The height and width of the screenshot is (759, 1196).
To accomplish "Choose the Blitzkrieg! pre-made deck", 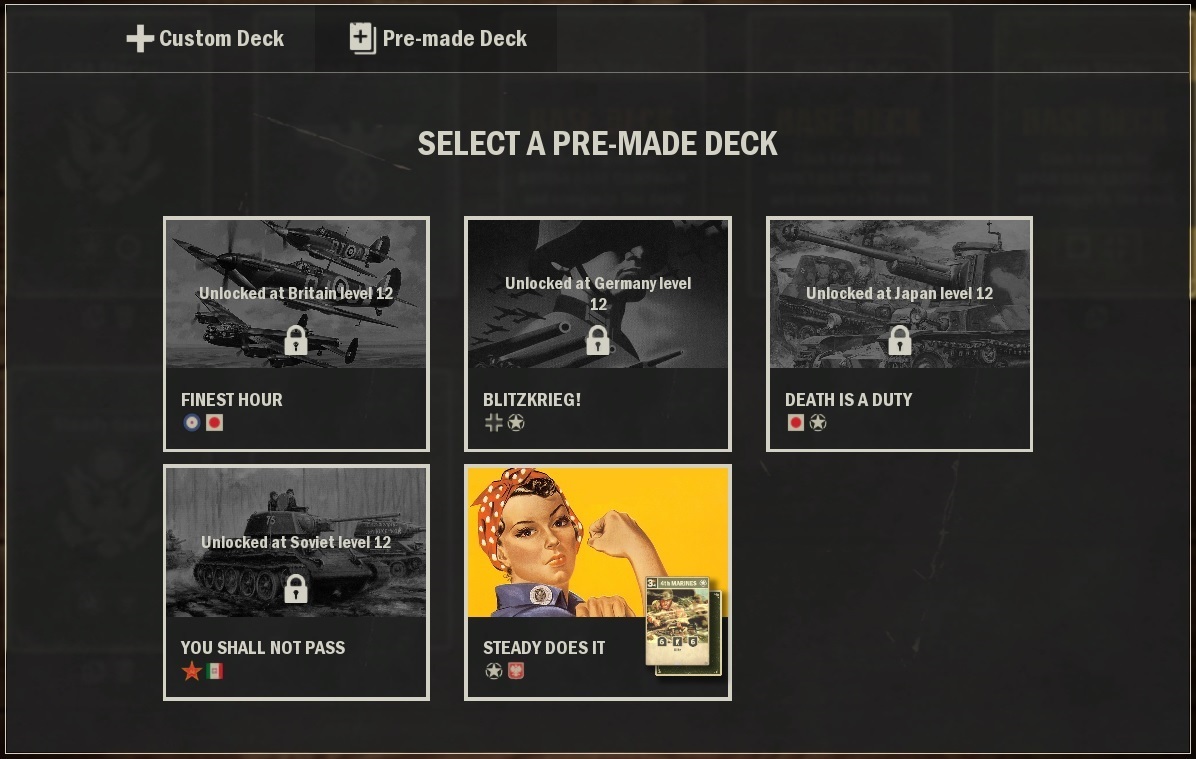I will click(597, 333).
